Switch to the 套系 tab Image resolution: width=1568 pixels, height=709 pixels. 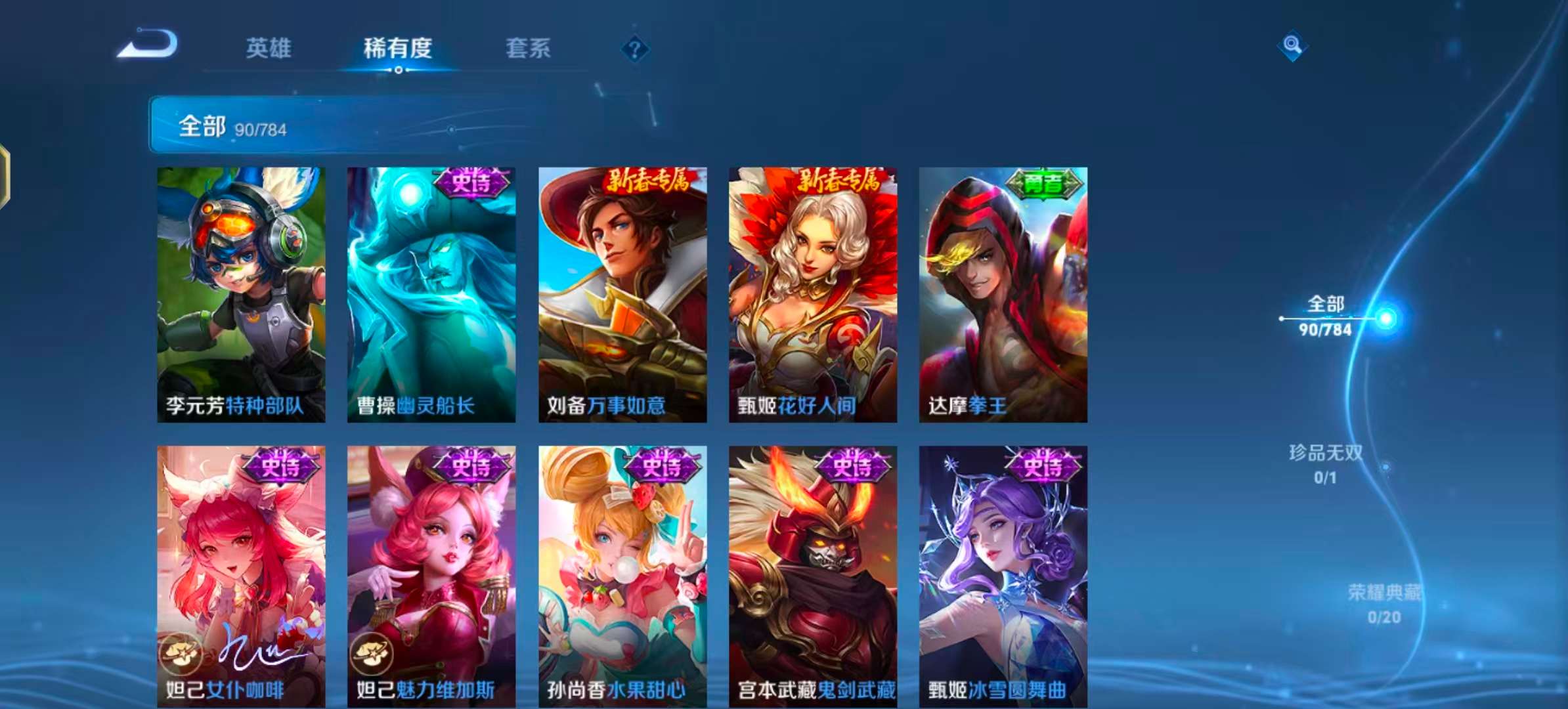coord(529,49)
